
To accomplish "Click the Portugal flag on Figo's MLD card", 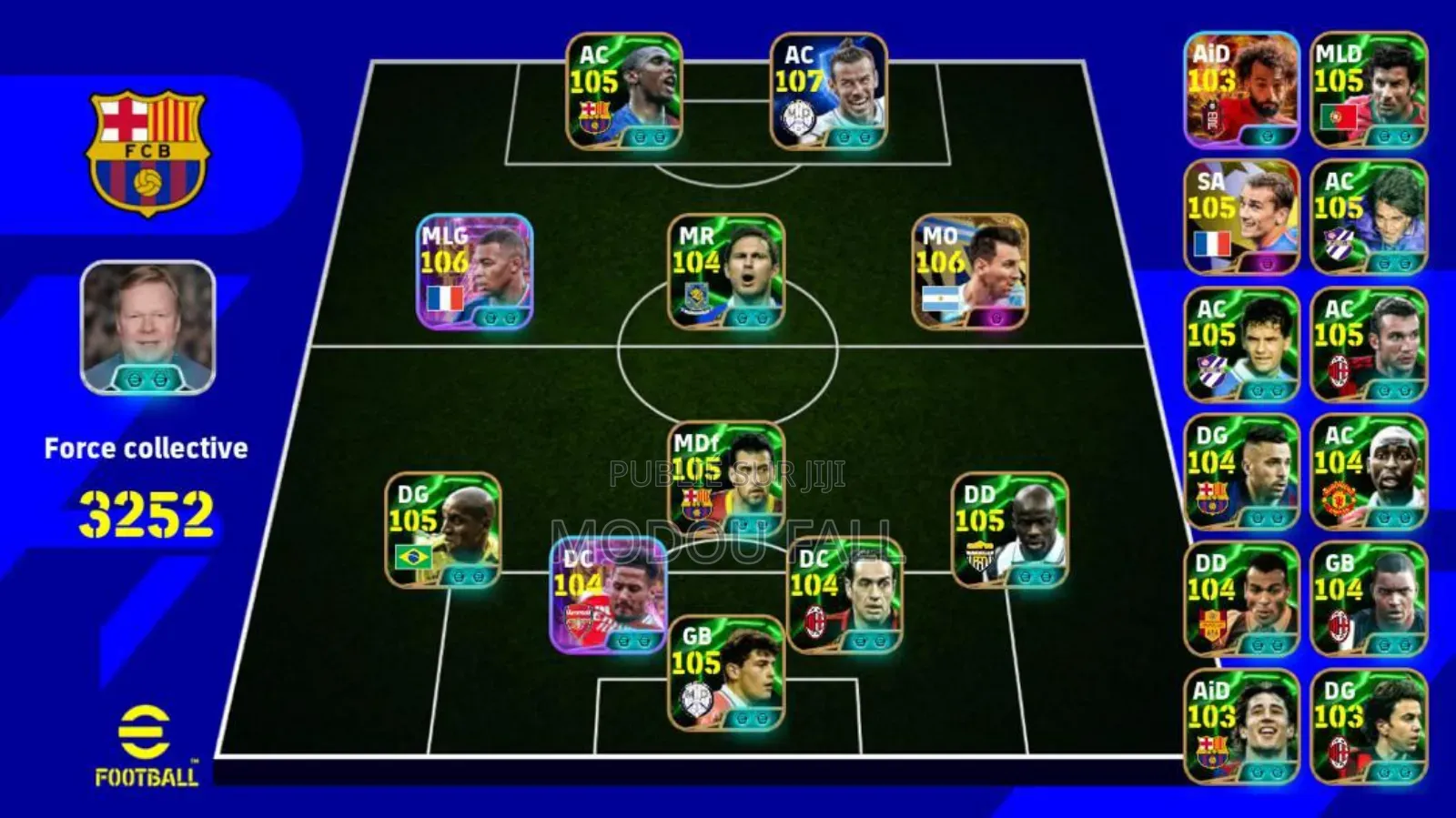I will click(1339, 116).
